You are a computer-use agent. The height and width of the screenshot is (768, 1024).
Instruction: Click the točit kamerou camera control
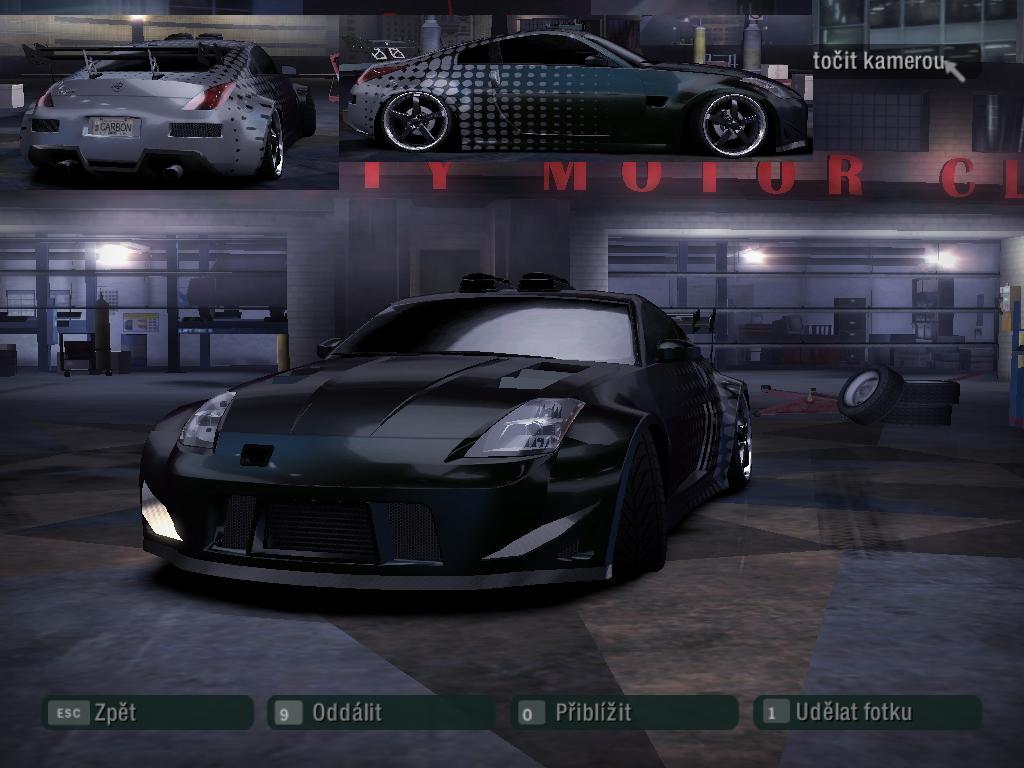point(878,61)
